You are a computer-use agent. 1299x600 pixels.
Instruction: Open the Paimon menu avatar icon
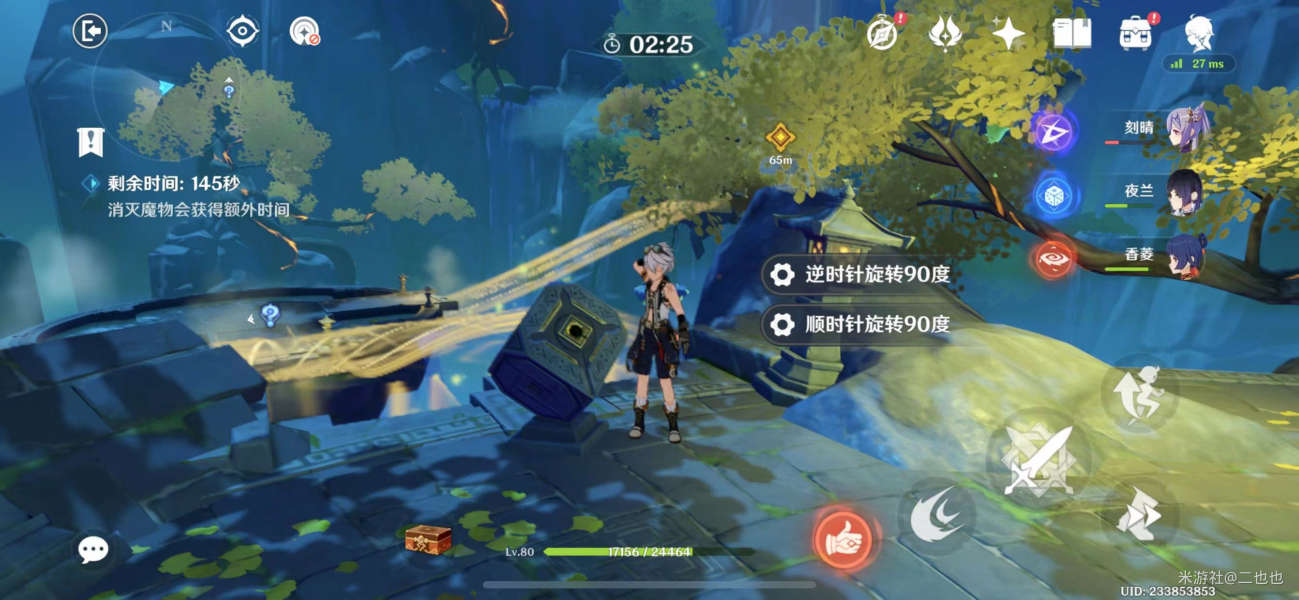(1200, 33)
